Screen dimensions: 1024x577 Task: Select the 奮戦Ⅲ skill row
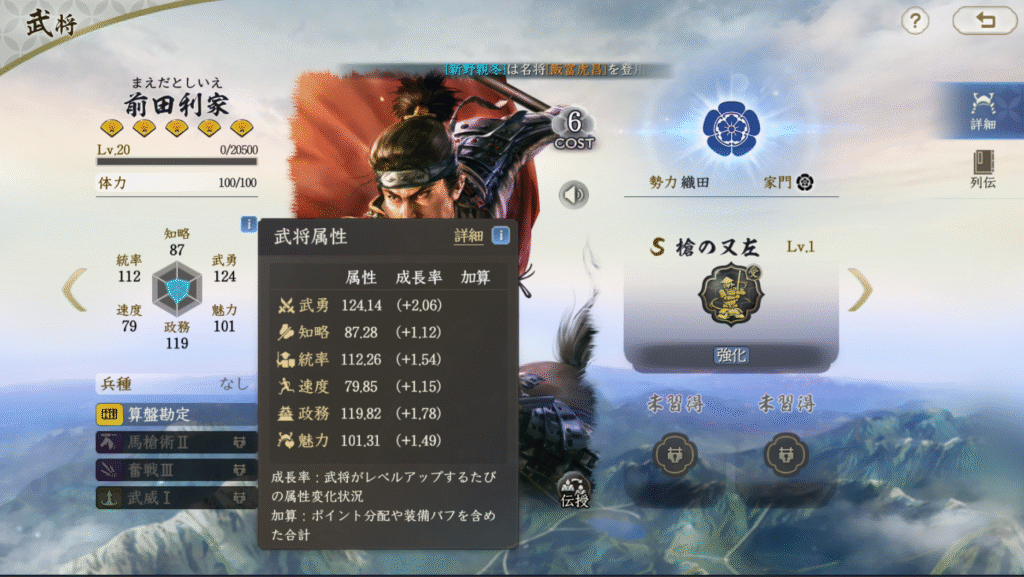pyautogui.click(x=175, y=469)
